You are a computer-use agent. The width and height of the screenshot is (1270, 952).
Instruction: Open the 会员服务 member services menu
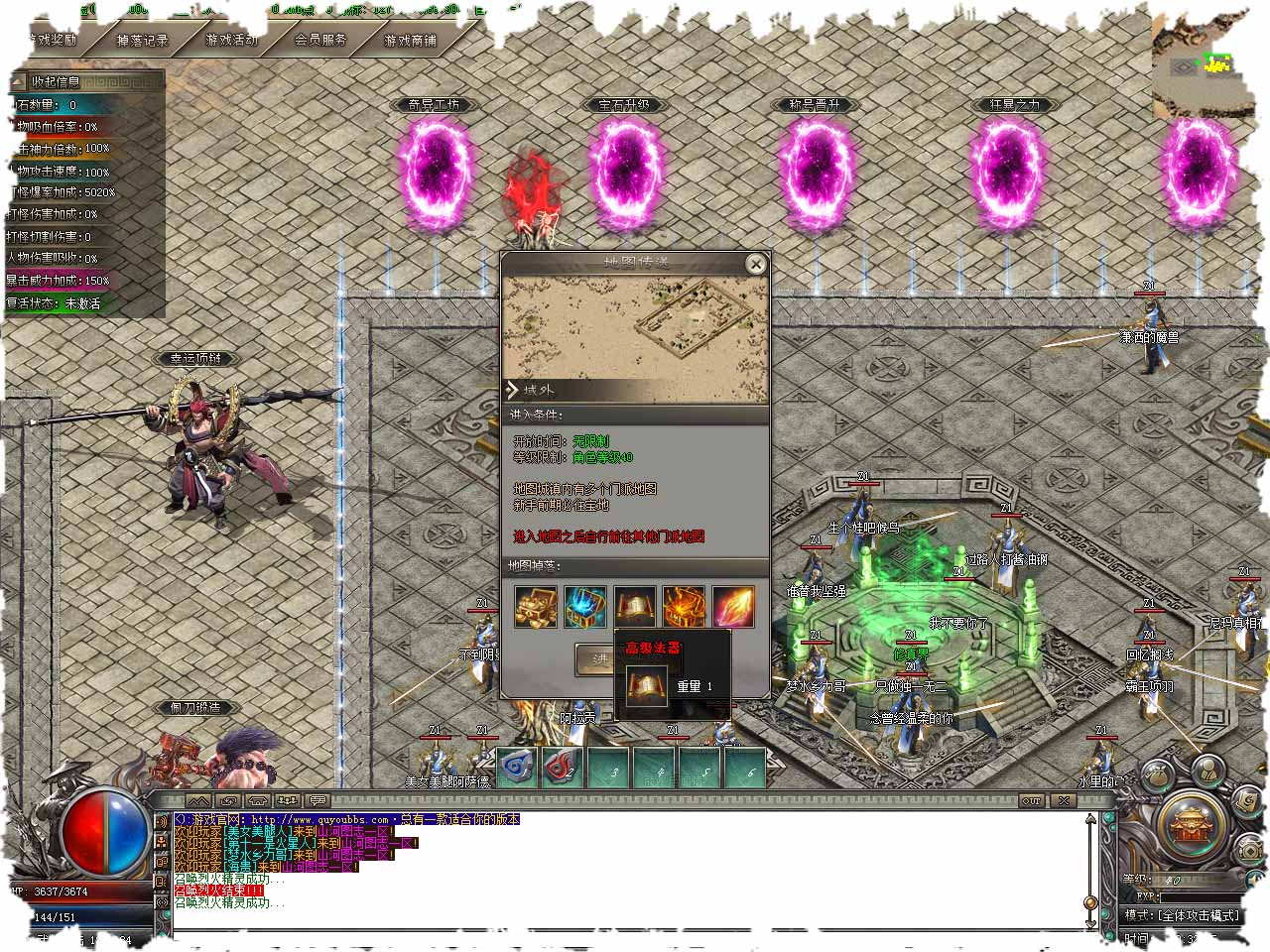click(x=320, y=41)
